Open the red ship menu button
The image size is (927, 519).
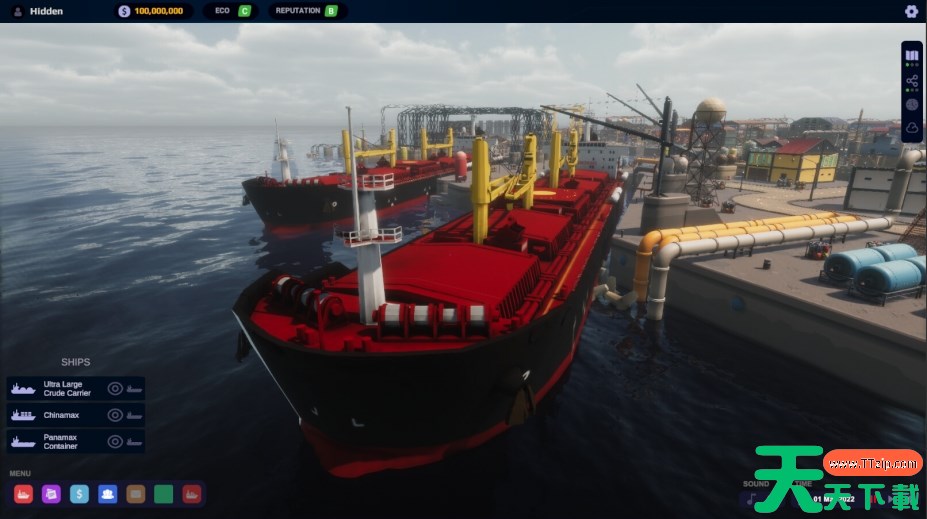pyautogui.click(x=24, y=493)
